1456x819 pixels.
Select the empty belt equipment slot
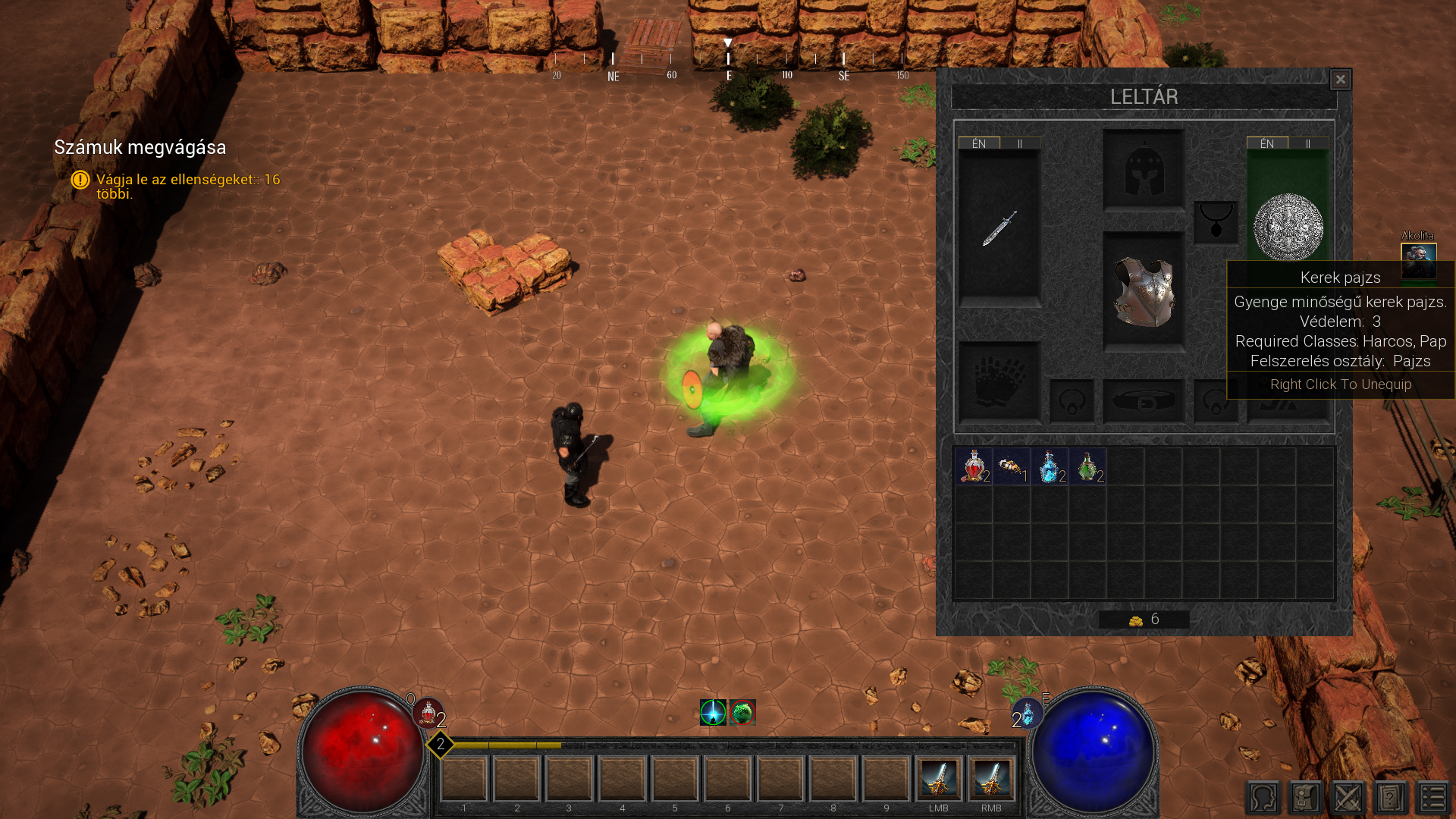[x=1144, y=400]
